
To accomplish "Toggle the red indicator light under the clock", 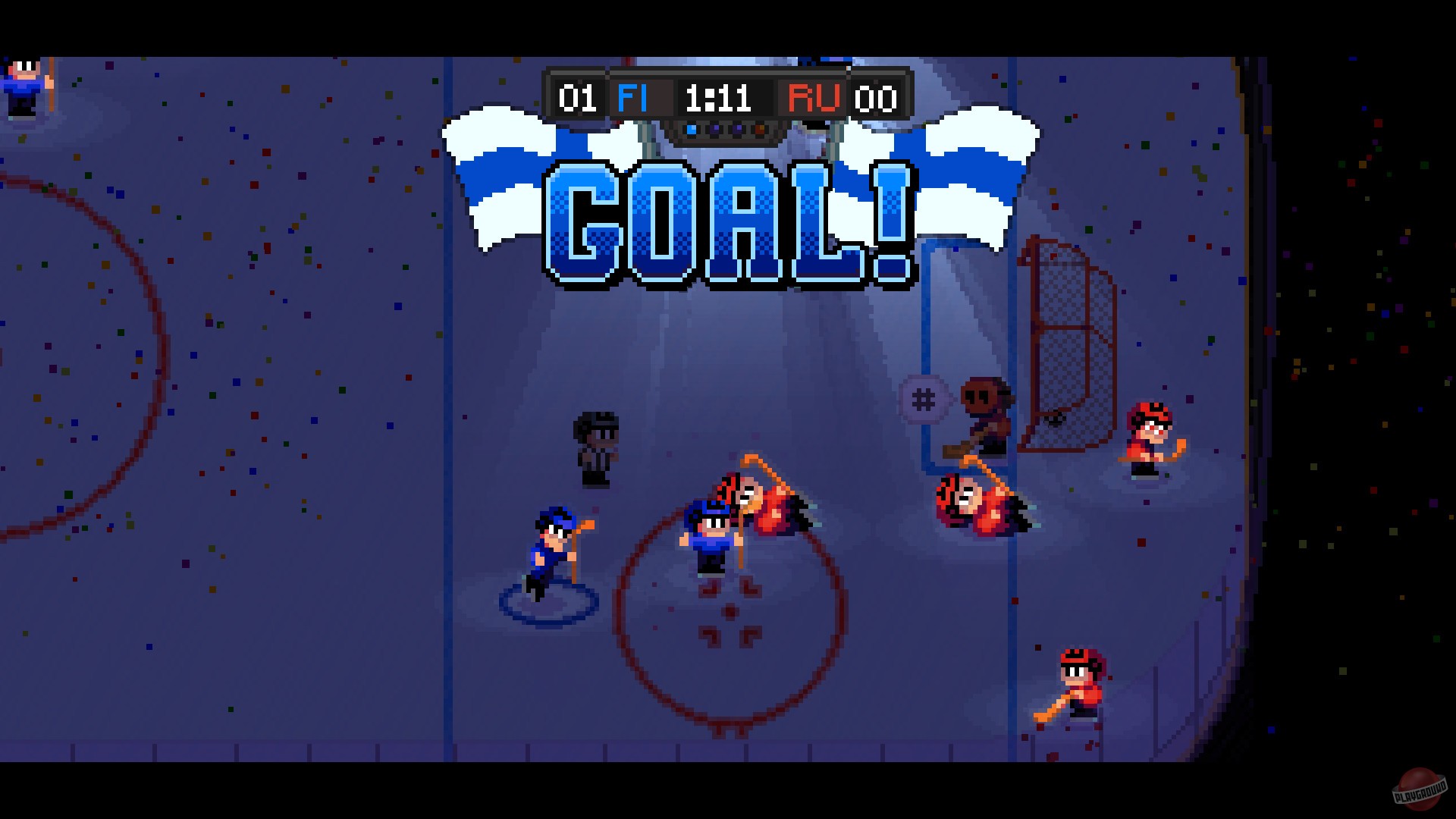I will [761, 130].
